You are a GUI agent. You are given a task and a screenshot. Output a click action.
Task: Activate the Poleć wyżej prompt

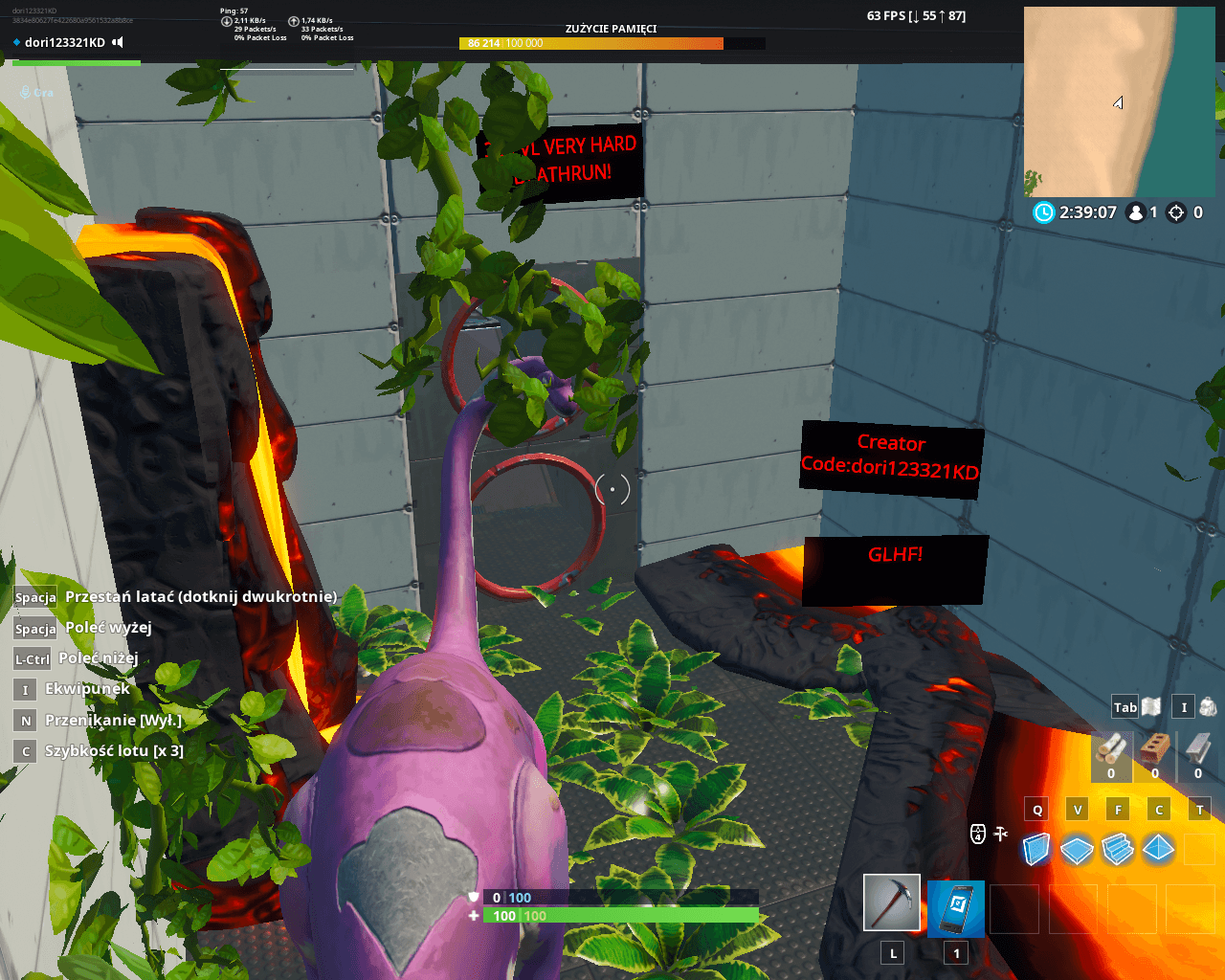pos(105,628)
